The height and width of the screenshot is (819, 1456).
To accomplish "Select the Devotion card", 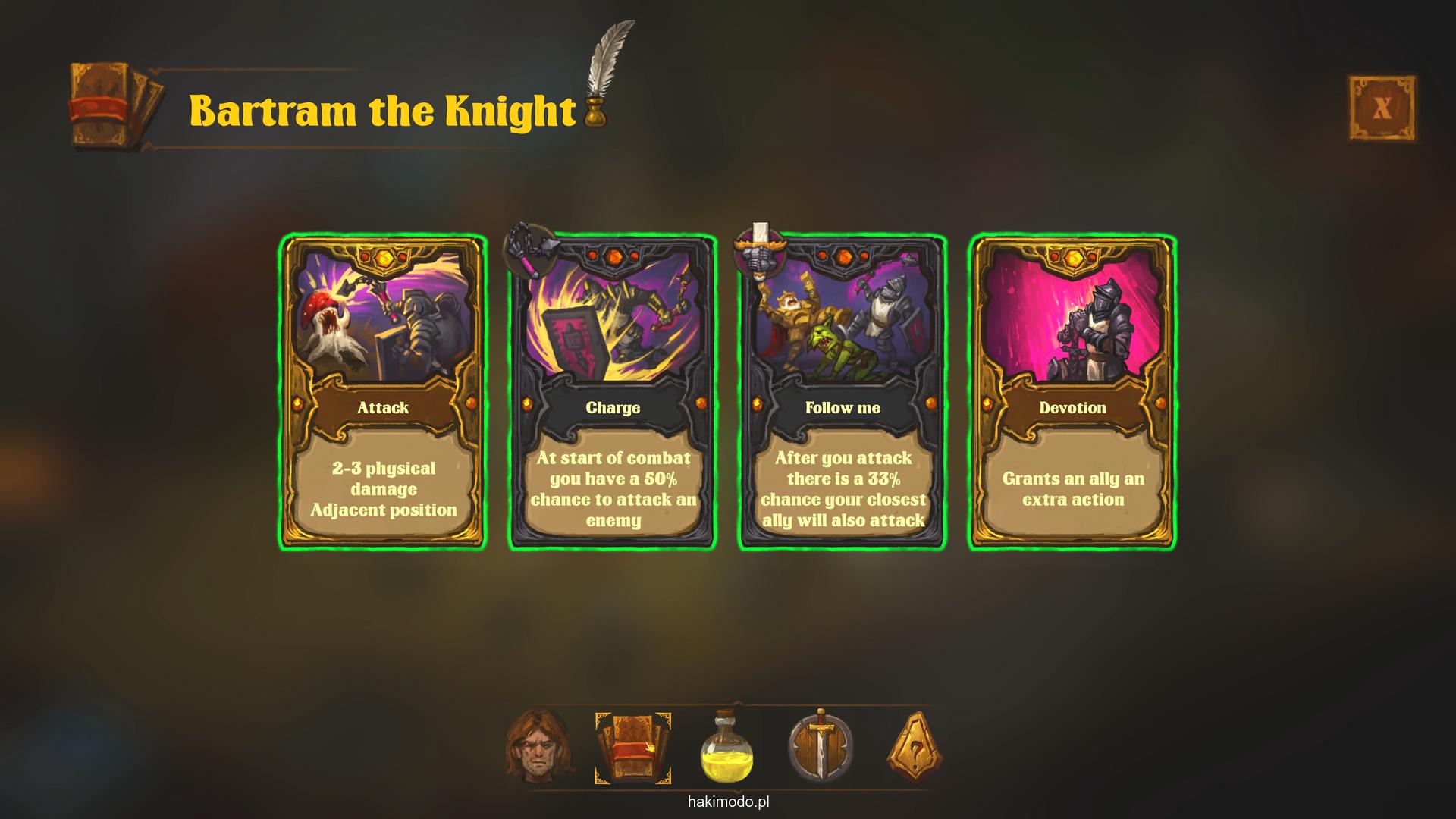I will (x=1072, y=391).
